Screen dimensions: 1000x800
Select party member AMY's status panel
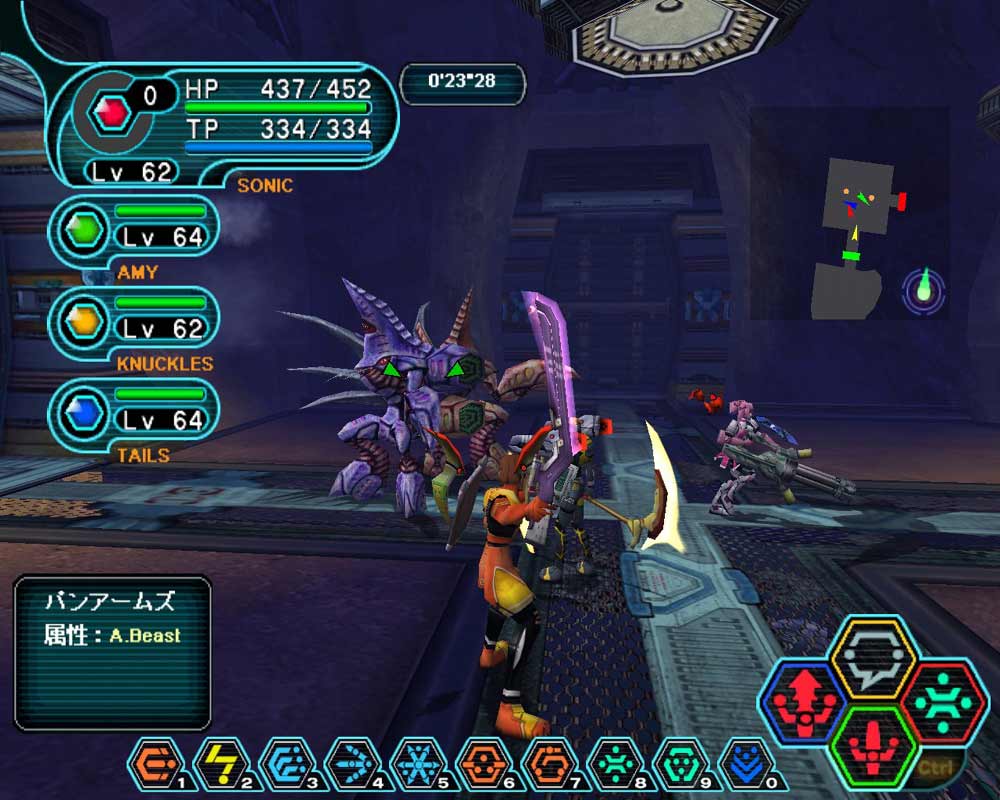tap(135, 230)
